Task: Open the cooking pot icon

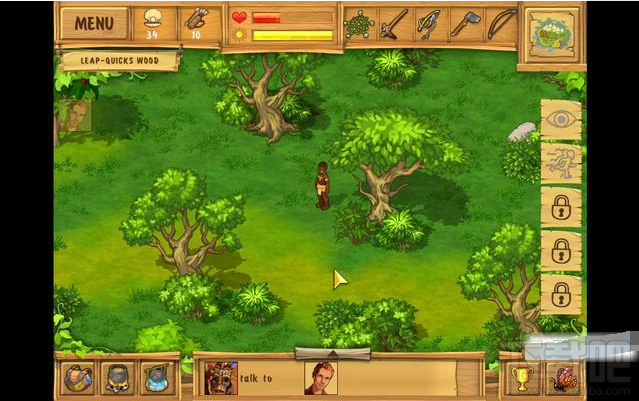Action: [x=116, y=377]
